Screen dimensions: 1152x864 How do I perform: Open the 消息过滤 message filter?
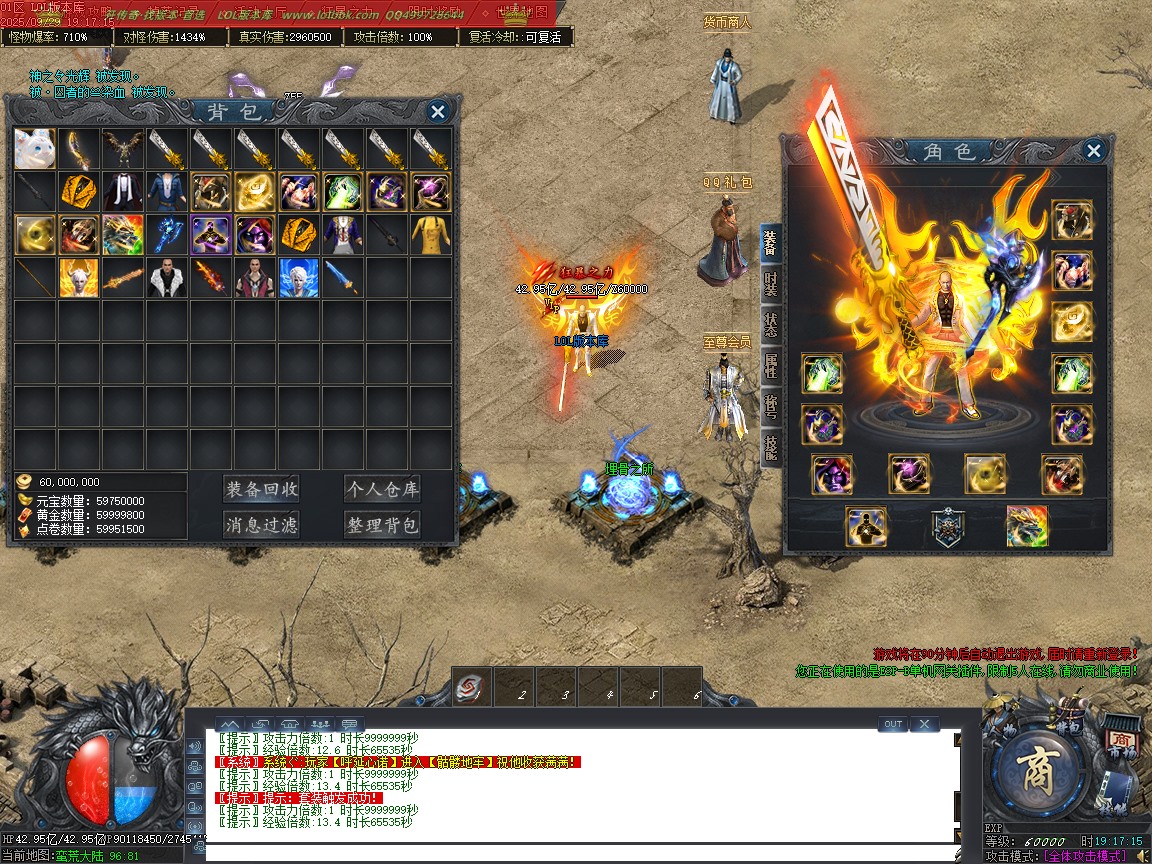tap(261, 525)
